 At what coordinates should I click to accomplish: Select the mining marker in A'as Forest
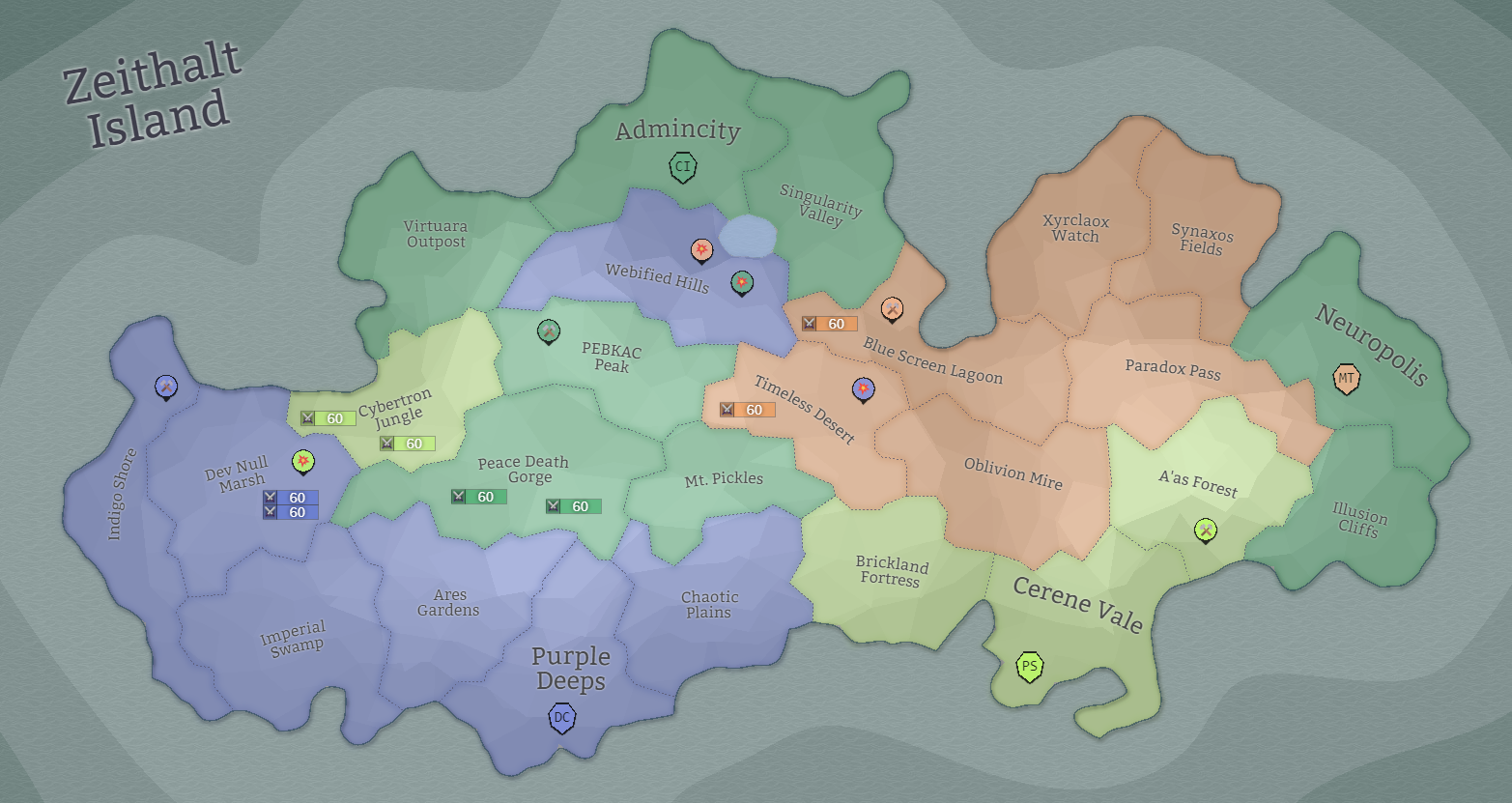coord(1205,530)
